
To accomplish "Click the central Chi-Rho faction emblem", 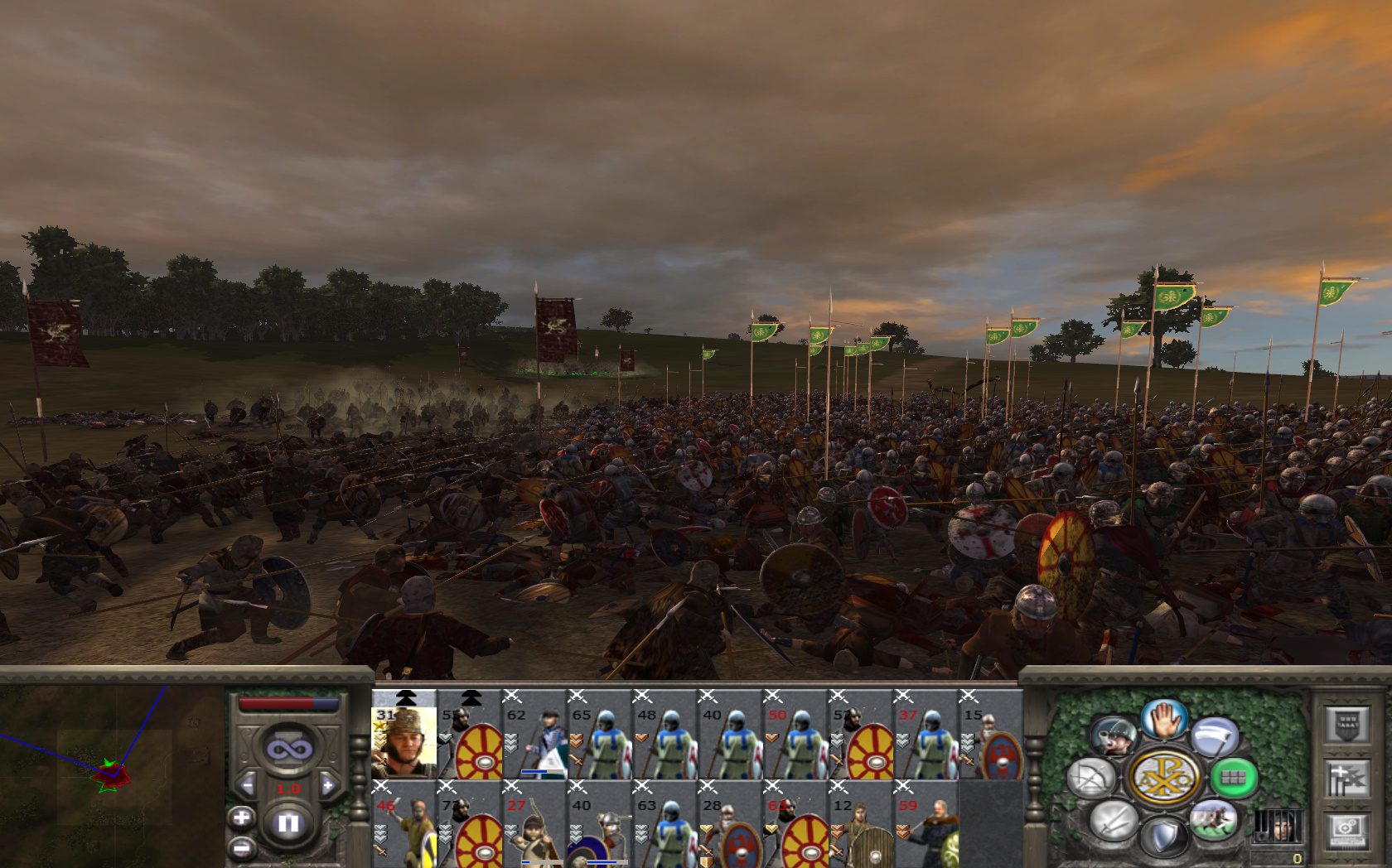I will point(1164,778).
